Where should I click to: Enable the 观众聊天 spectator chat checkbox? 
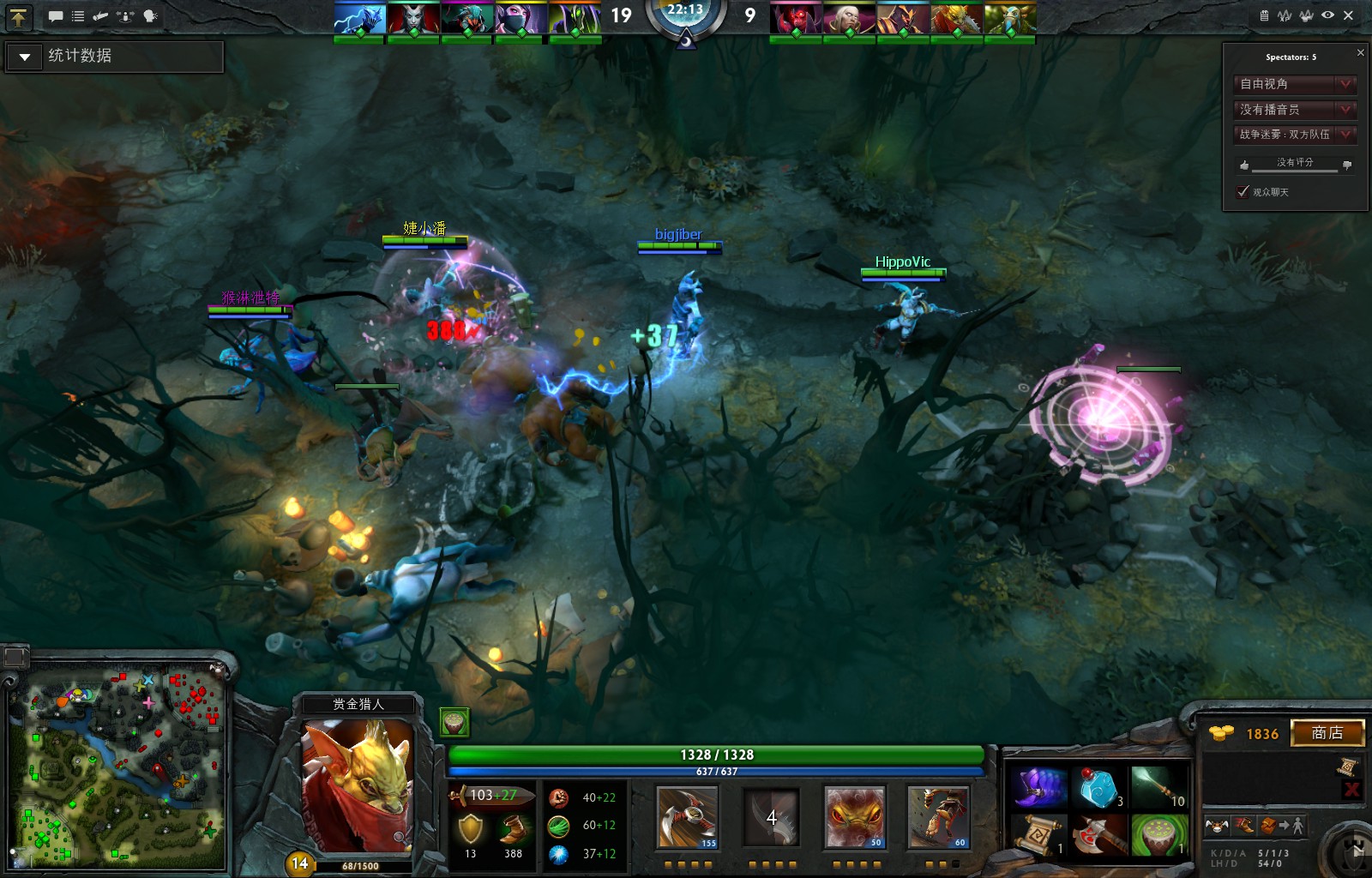click(1242, 191)
